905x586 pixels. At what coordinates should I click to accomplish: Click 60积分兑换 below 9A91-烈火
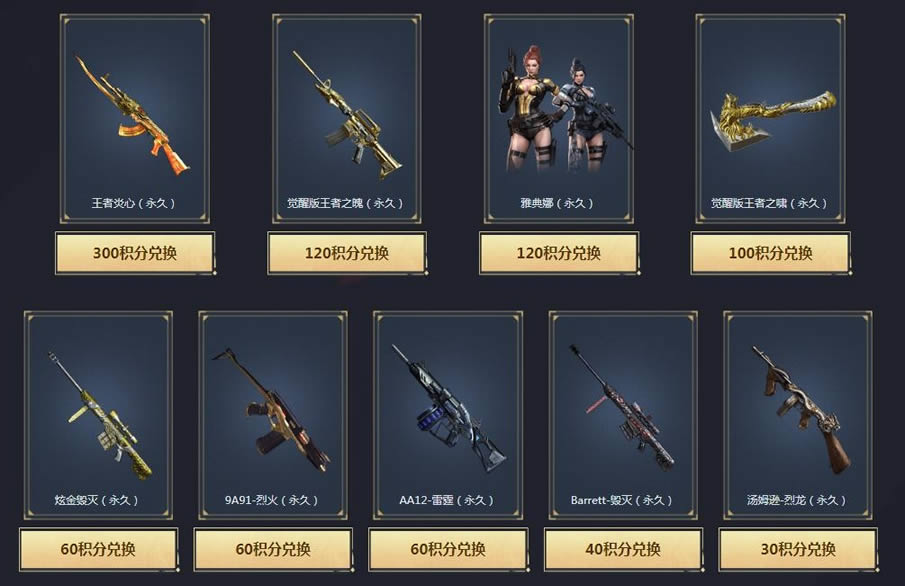pyautogui.click(x=273, y=549)
